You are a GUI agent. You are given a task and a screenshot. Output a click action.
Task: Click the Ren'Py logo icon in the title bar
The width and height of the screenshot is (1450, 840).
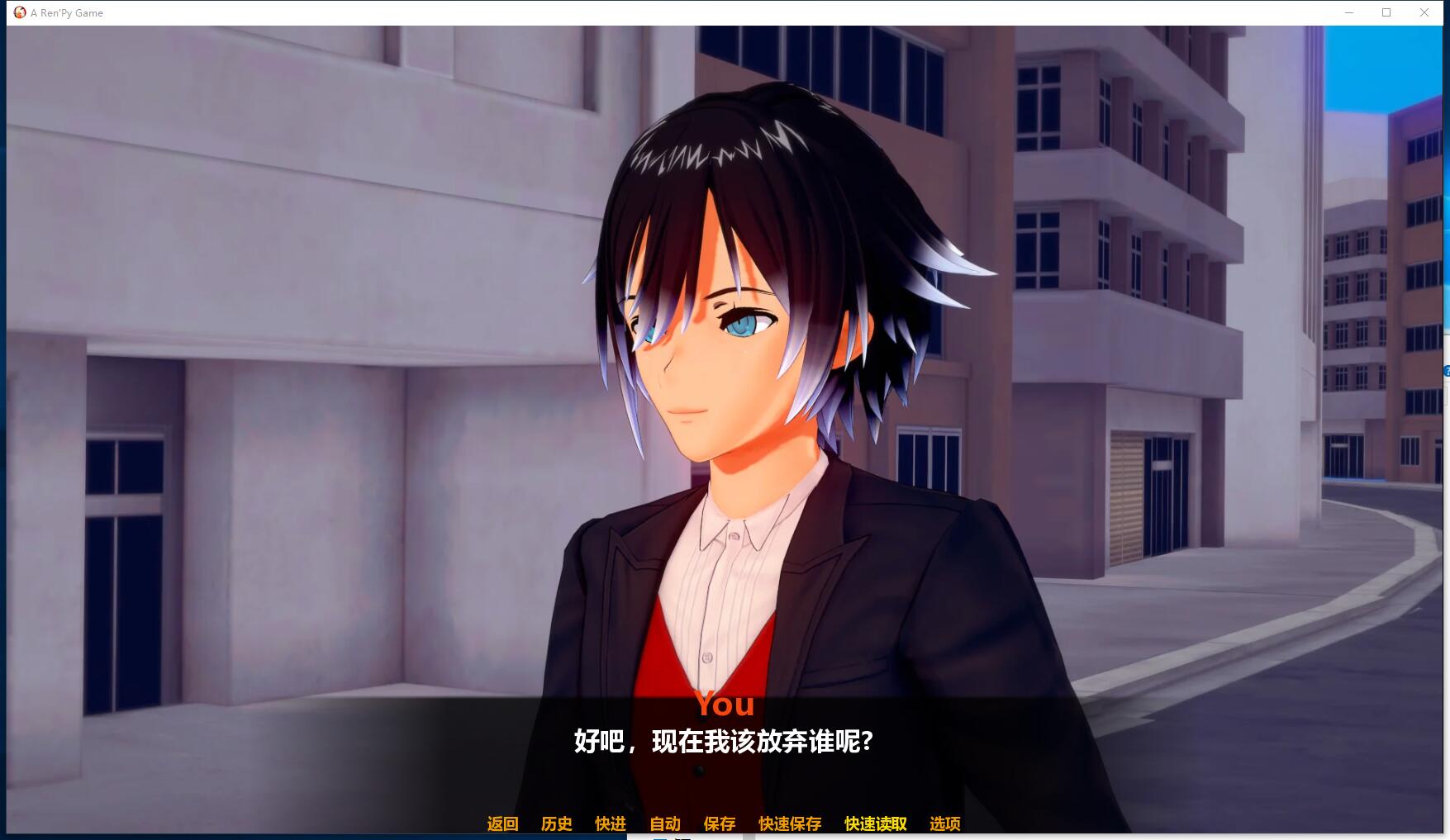20,12
